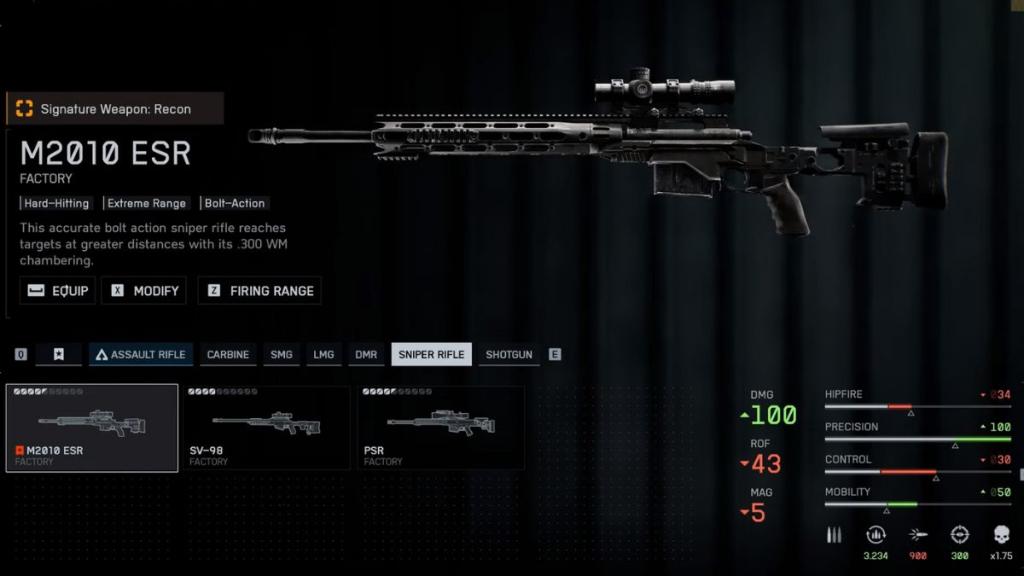Screen dimensions: 1024x576
Task: Switch to the Shotgun tab
Action: pyautogui.click(x=509, y=355)
